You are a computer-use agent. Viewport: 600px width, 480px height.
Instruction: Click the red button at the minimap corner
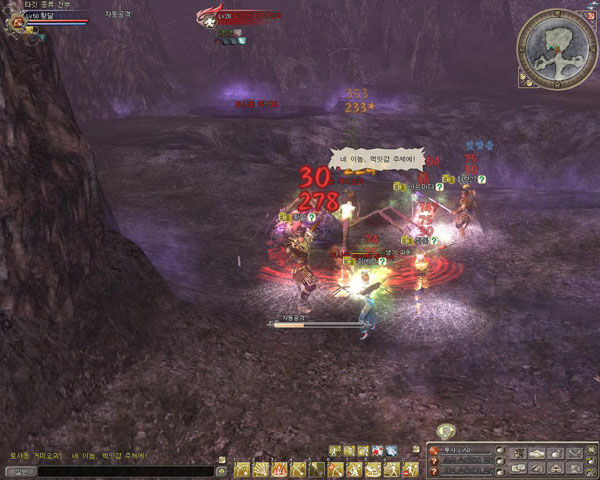pyautogui.click(x=588, y=14)
